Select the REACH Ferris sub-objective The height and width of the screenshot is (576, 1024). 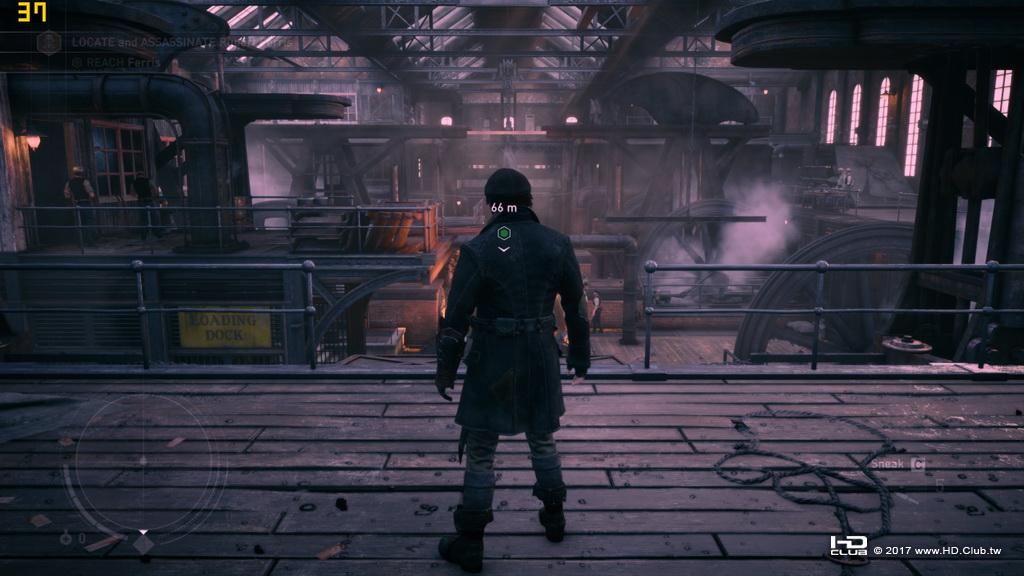tap(110, 61)
